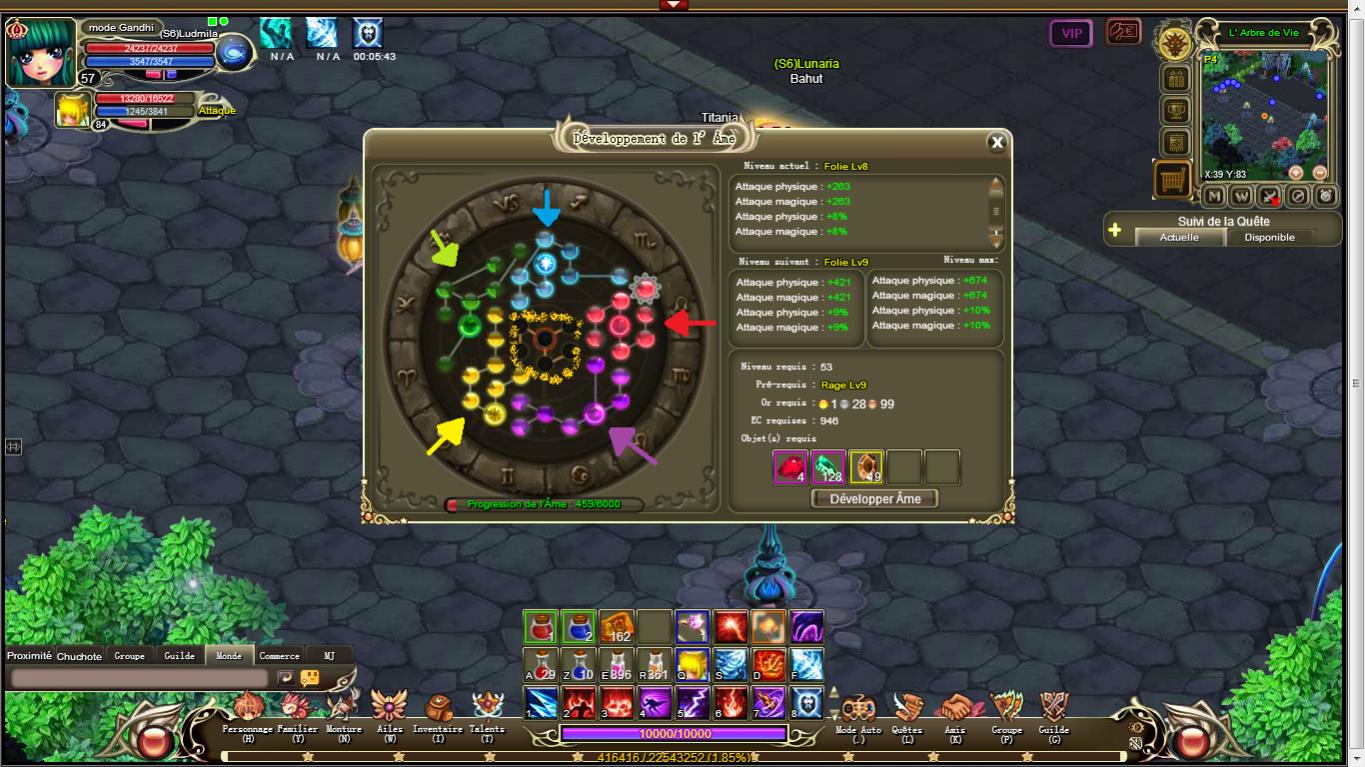Screen dimensions: 1365x767
Task: Open the Personnage character sheet
Action: [x=247, y=711]
